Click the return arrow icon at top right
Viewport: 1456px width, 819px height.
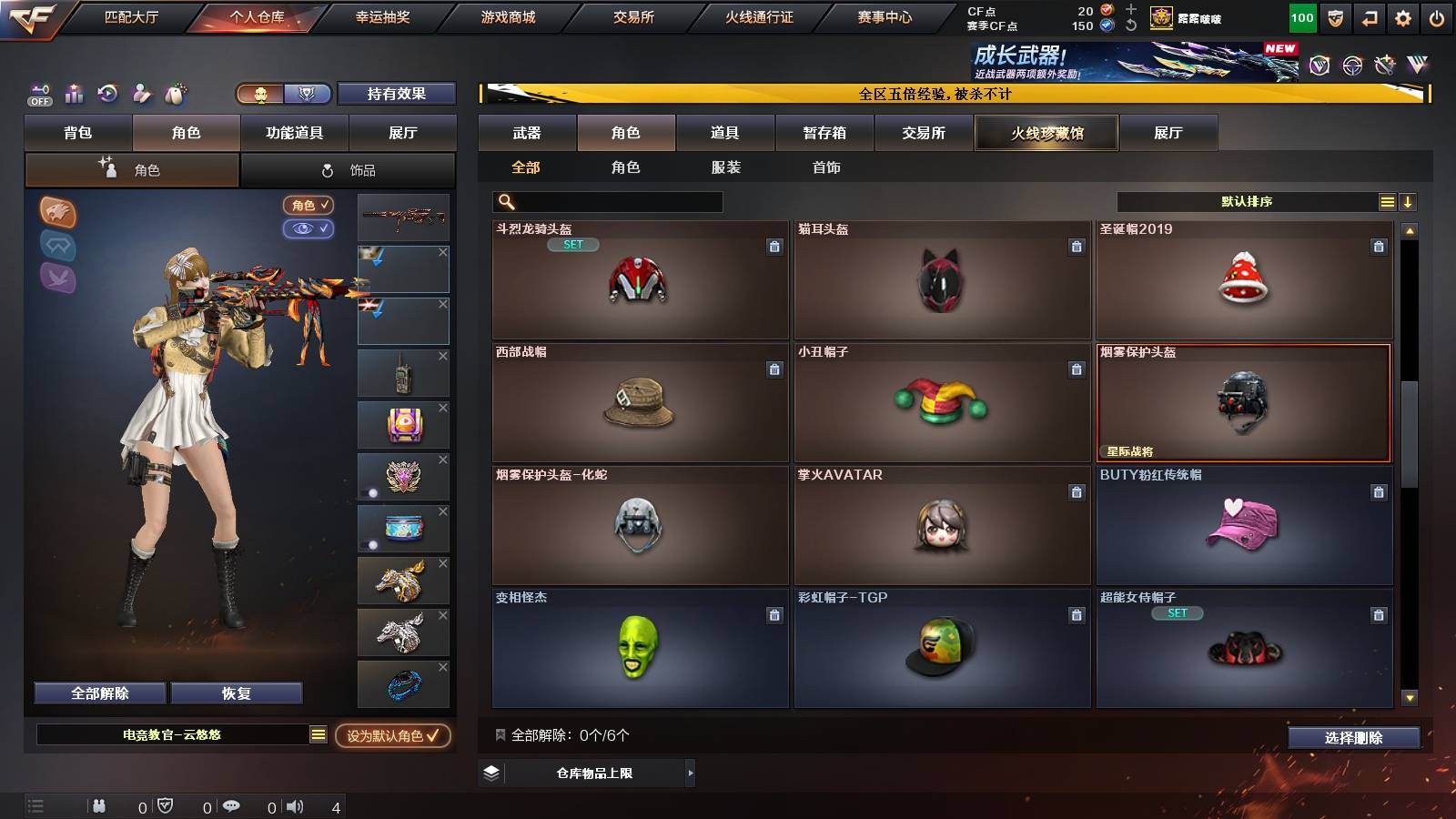(x=1370, y=15)
